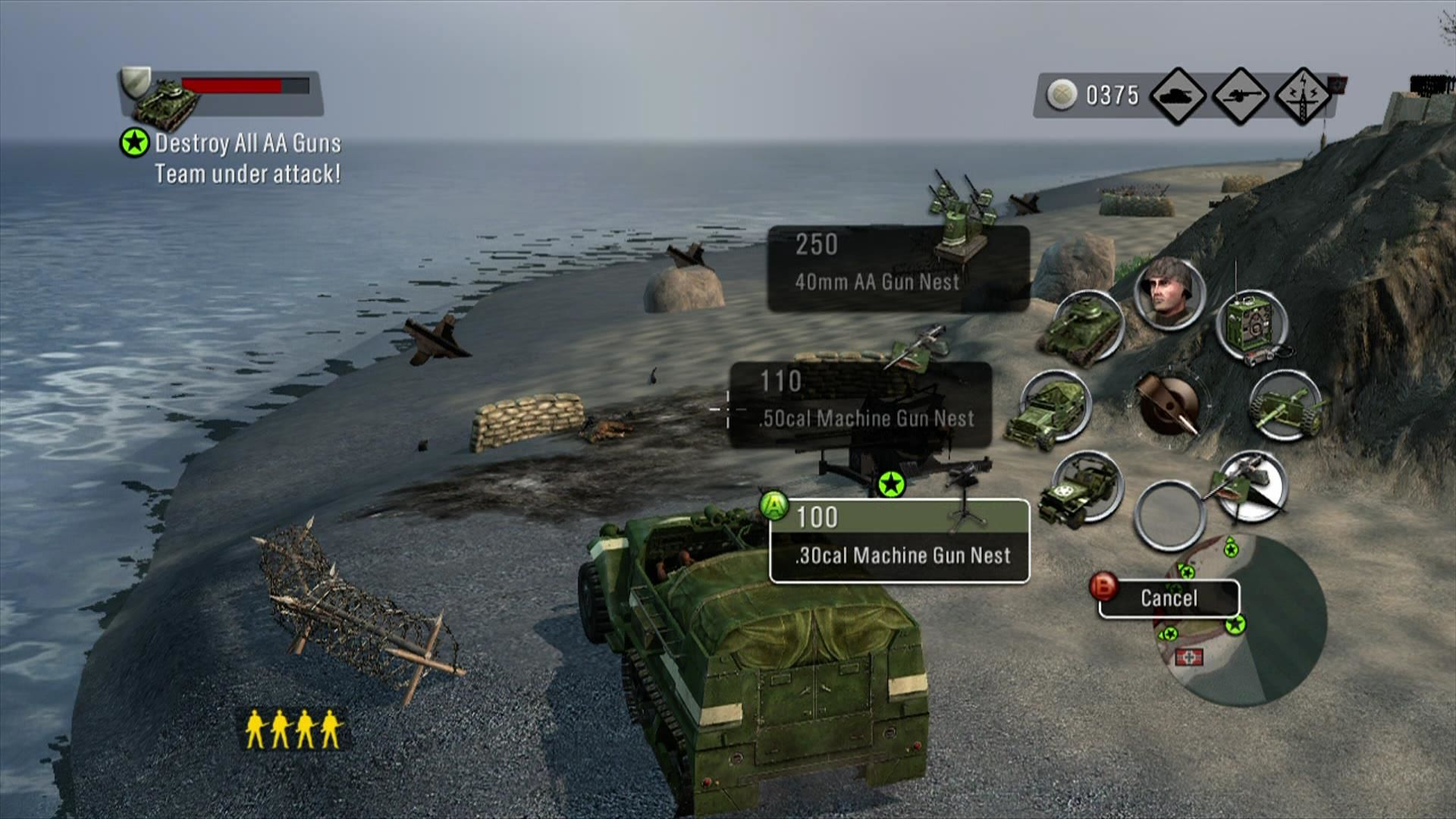
Task: Click the tank diamond icon in top bar
Action: pyautogui.click(x=1178, y=96)
